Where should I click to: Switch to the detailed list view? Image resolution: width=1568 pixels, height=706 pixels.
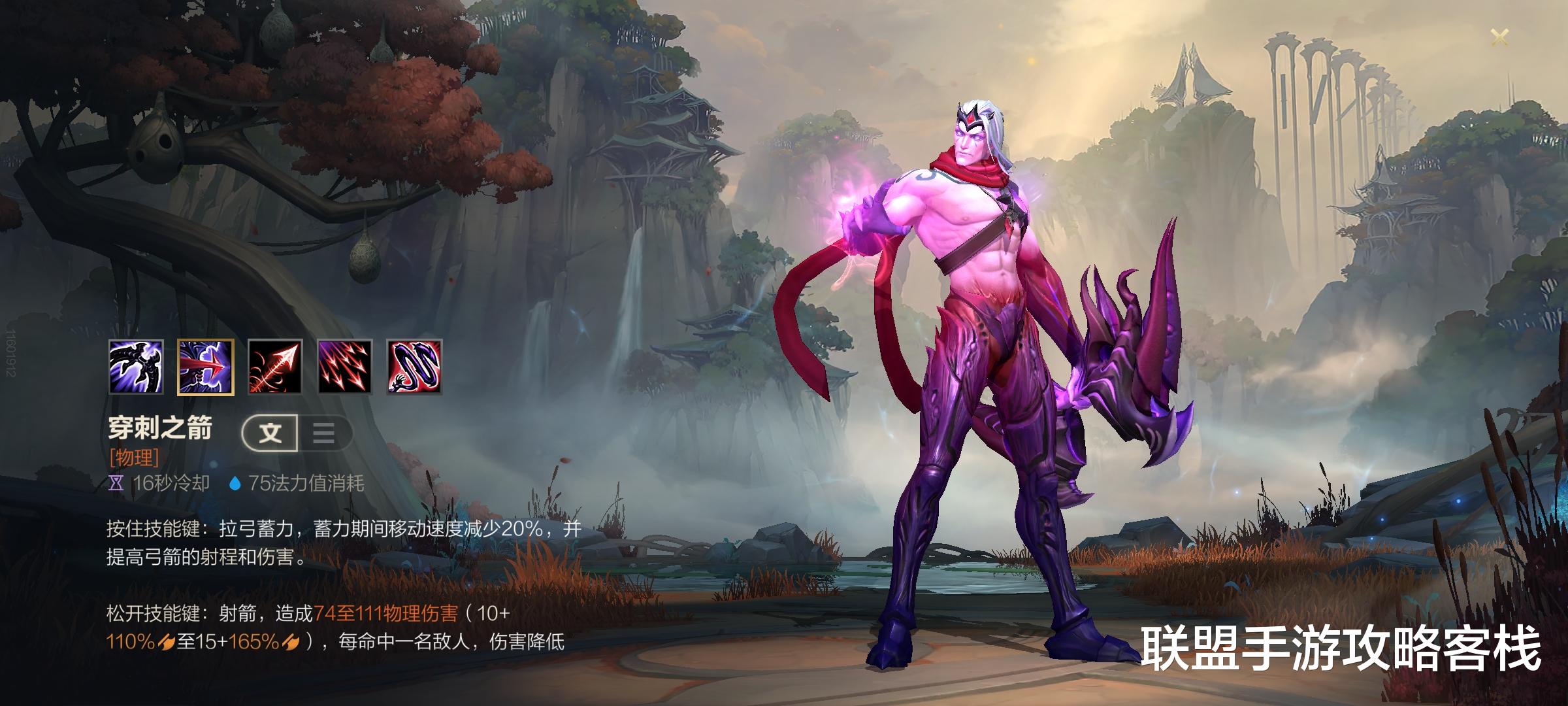click(324, 433)
